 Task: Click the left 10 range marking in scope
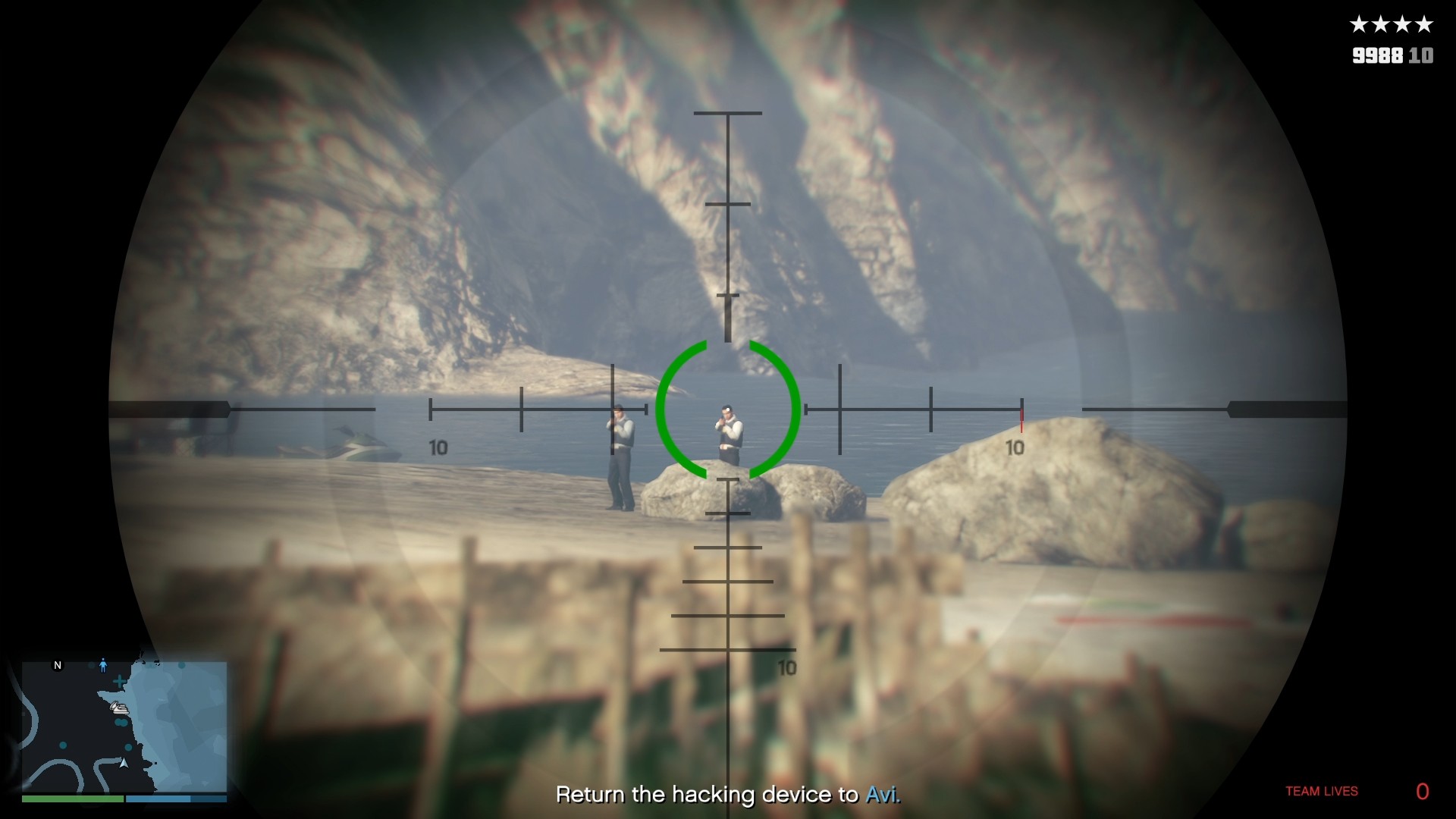tap(438, 447)
